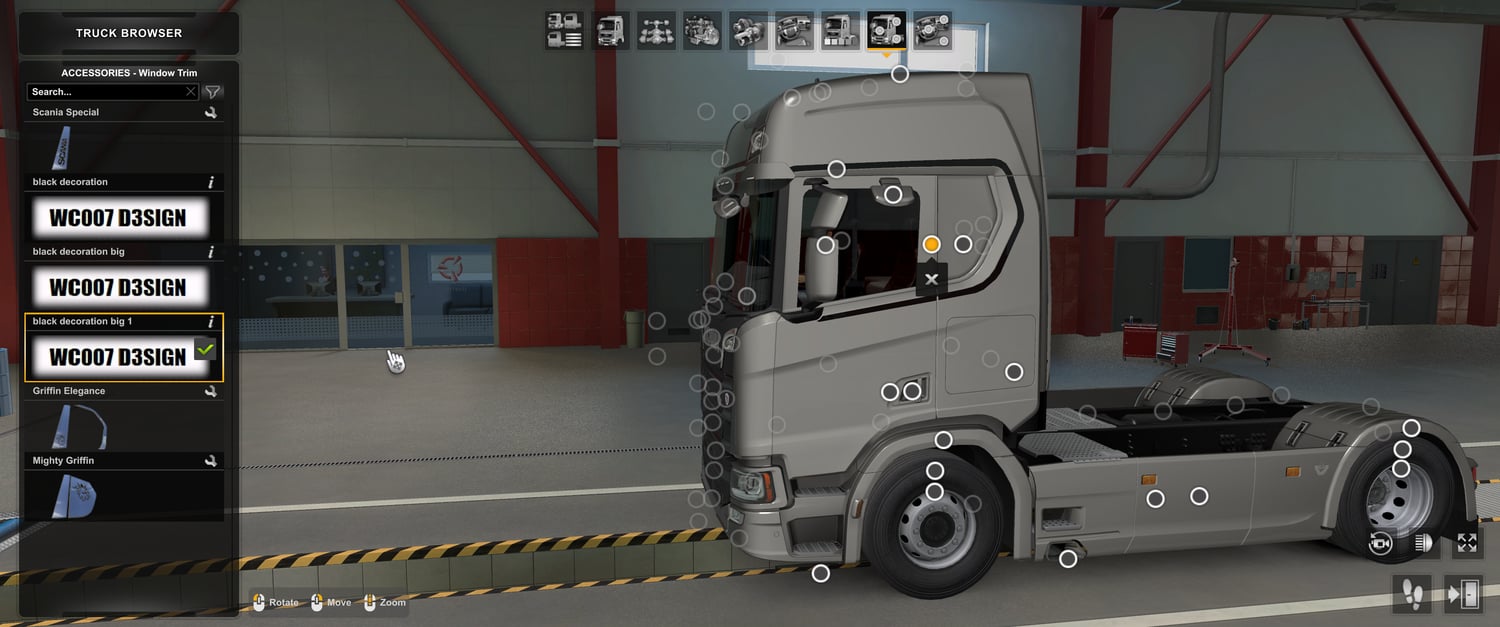The width and height of the screenshot is (1500, 627).
Task: Switch to the cabin selection tab
Action: pos(611,31)
